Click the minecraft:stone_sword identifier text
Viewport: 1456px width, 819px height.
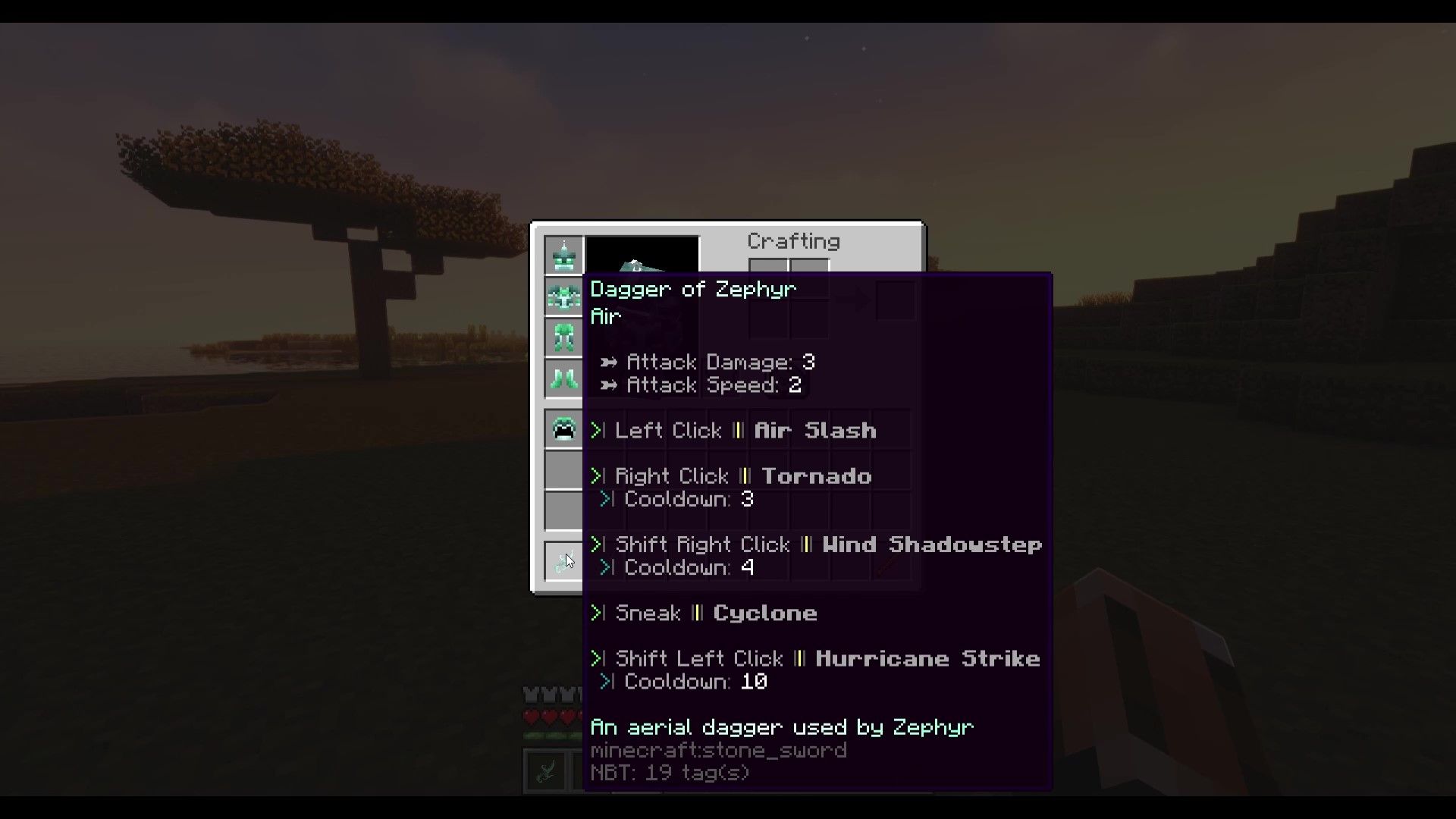coord(718,750)
